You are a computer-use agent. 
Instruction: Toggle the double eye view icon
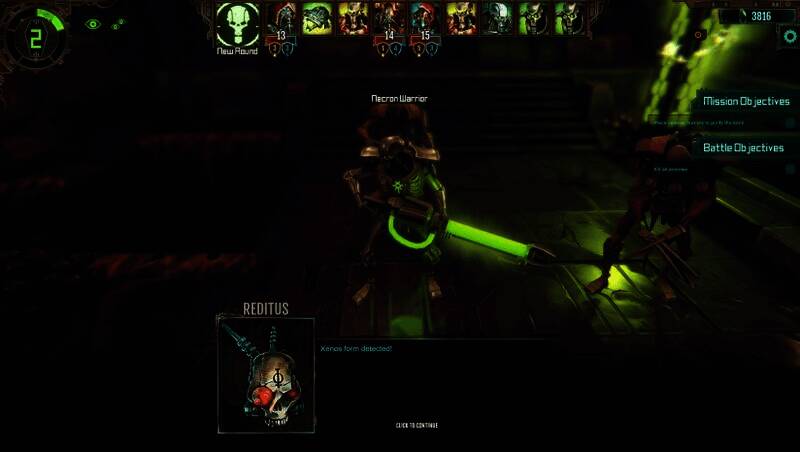point(118,24)
